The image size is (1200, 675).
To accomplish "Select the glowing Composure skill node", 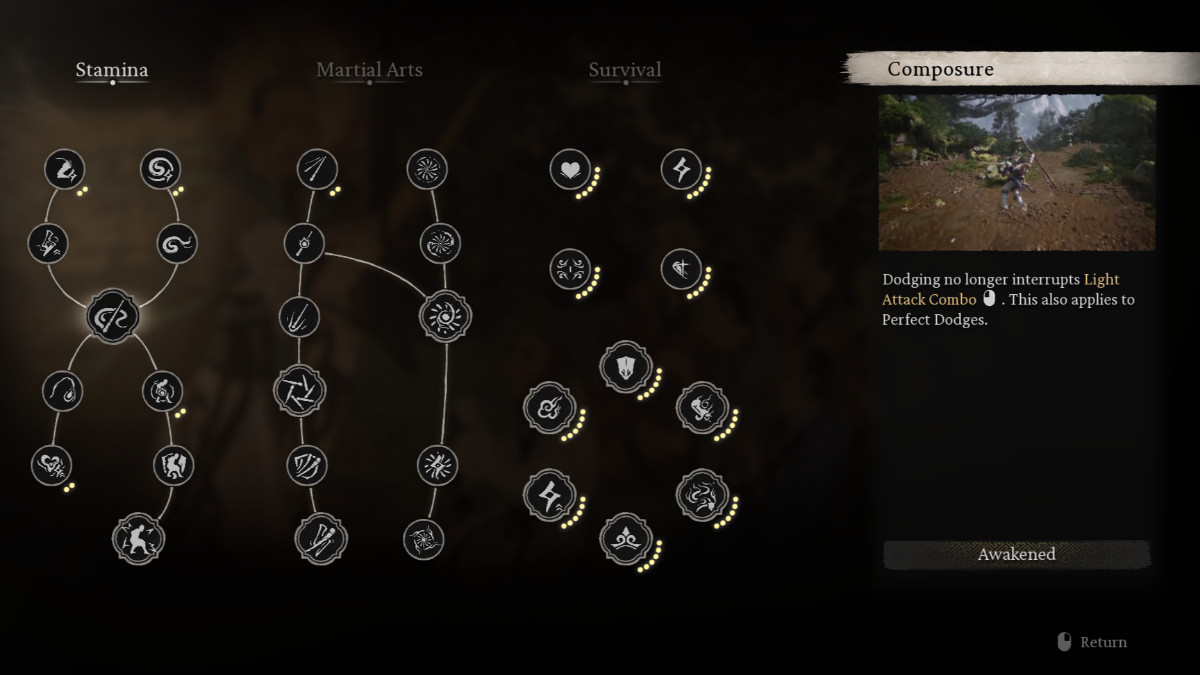I will point(112,316).
